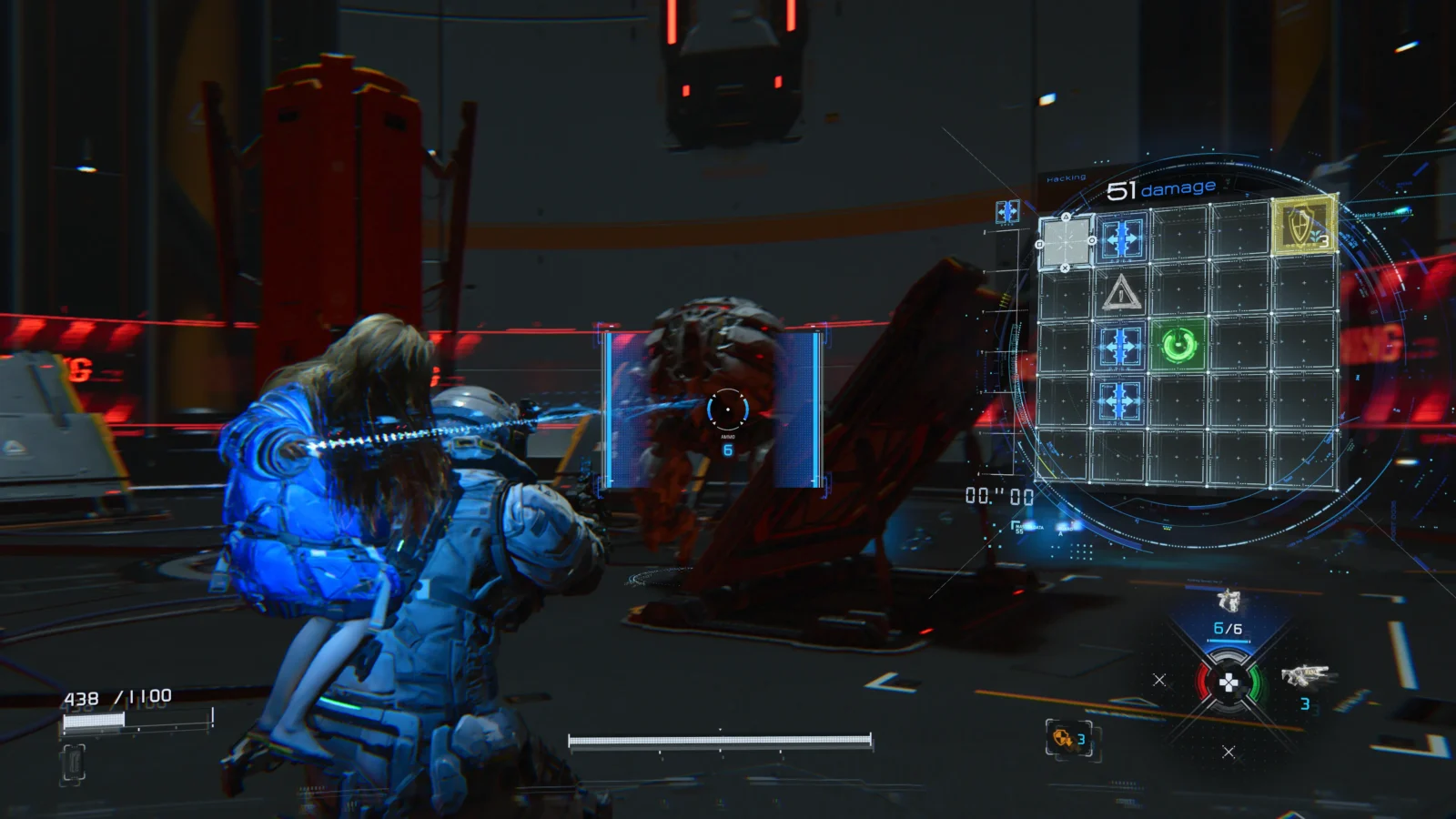Click the warning triangle tile on the grid

tap(1120, 293)
